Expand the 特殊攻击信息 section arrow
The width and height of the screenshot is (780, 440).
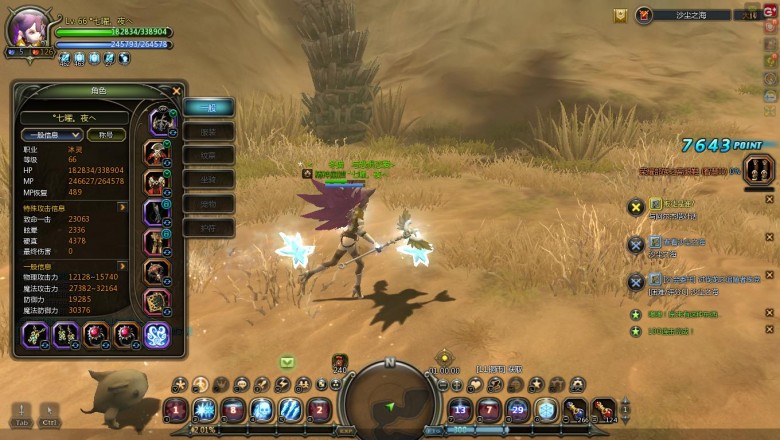[x=123, y=207]
